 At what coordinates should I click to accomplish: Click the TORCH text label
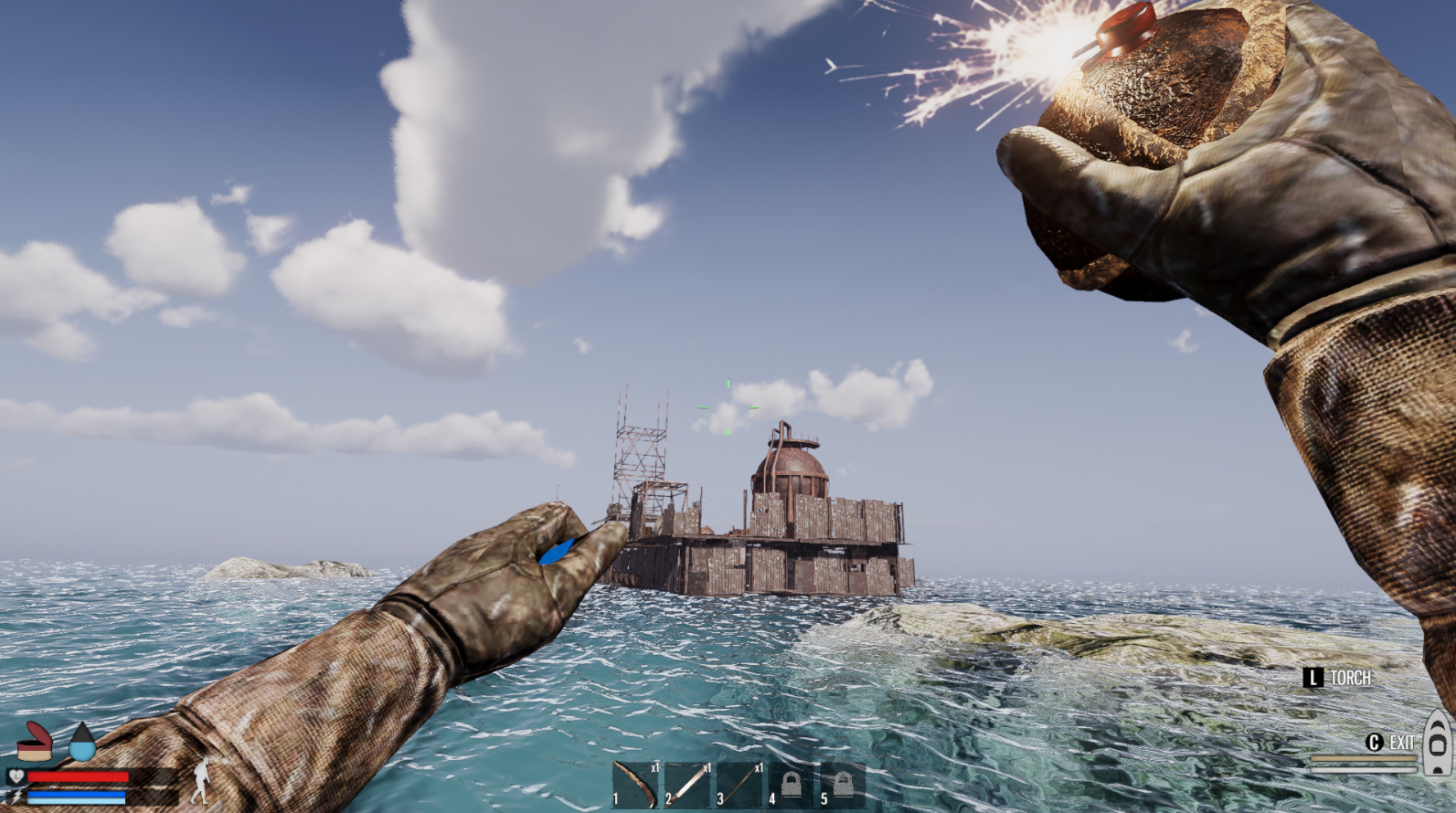click(1351, 677)
